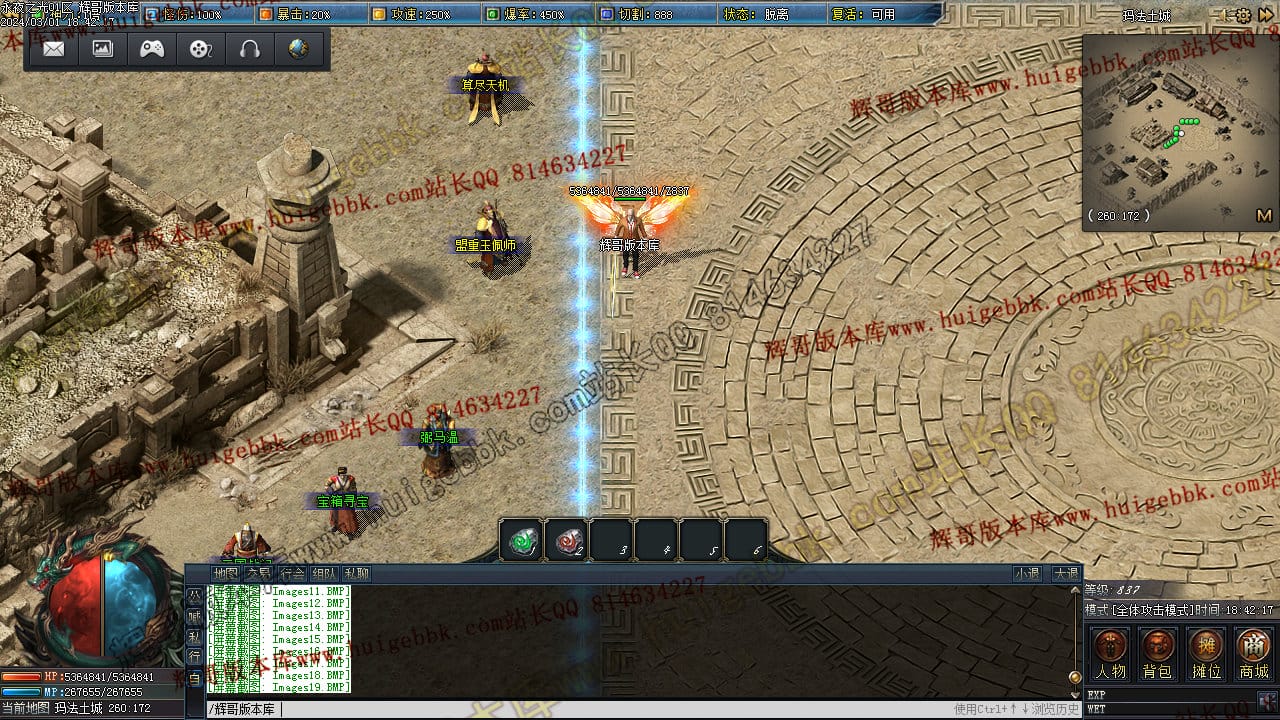Switch to the 地图 chat tab
Viewport: 1280px width, 720px height.
tap(225, 574)
